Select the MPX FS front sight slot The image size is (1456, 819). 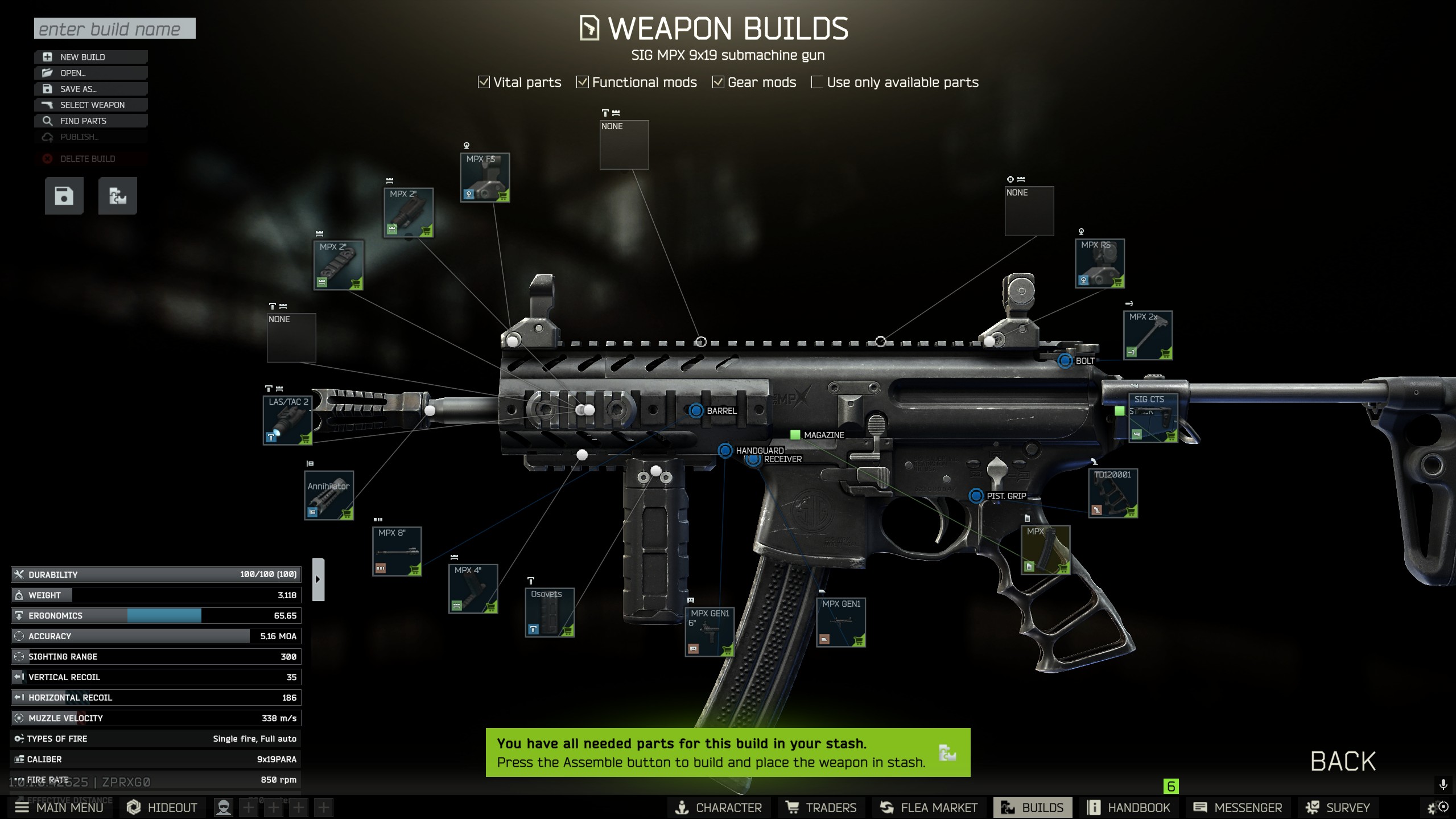pos(485,178)
